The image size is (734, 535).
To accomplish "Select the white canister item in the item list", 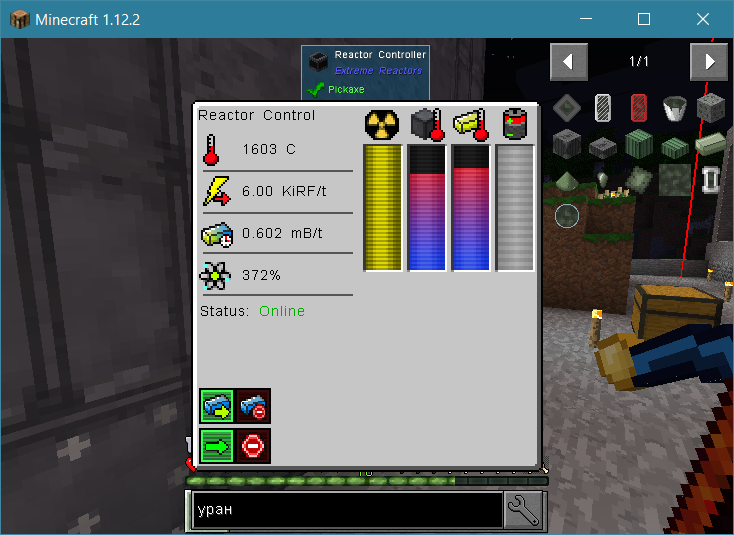I will [x=710, y=180].
